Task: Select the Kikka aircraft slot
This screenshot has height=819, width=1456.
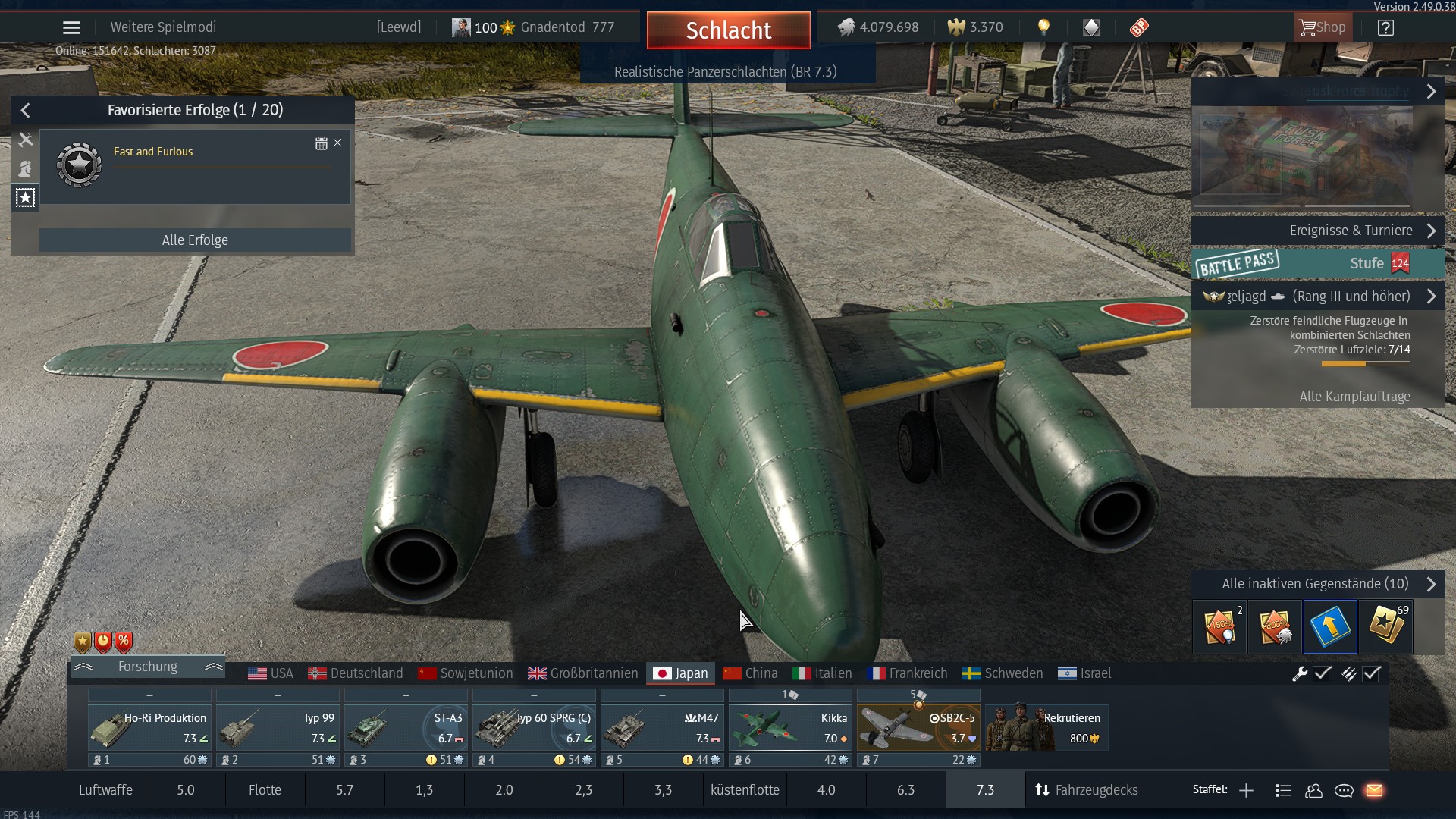Action: click(790, 728)
